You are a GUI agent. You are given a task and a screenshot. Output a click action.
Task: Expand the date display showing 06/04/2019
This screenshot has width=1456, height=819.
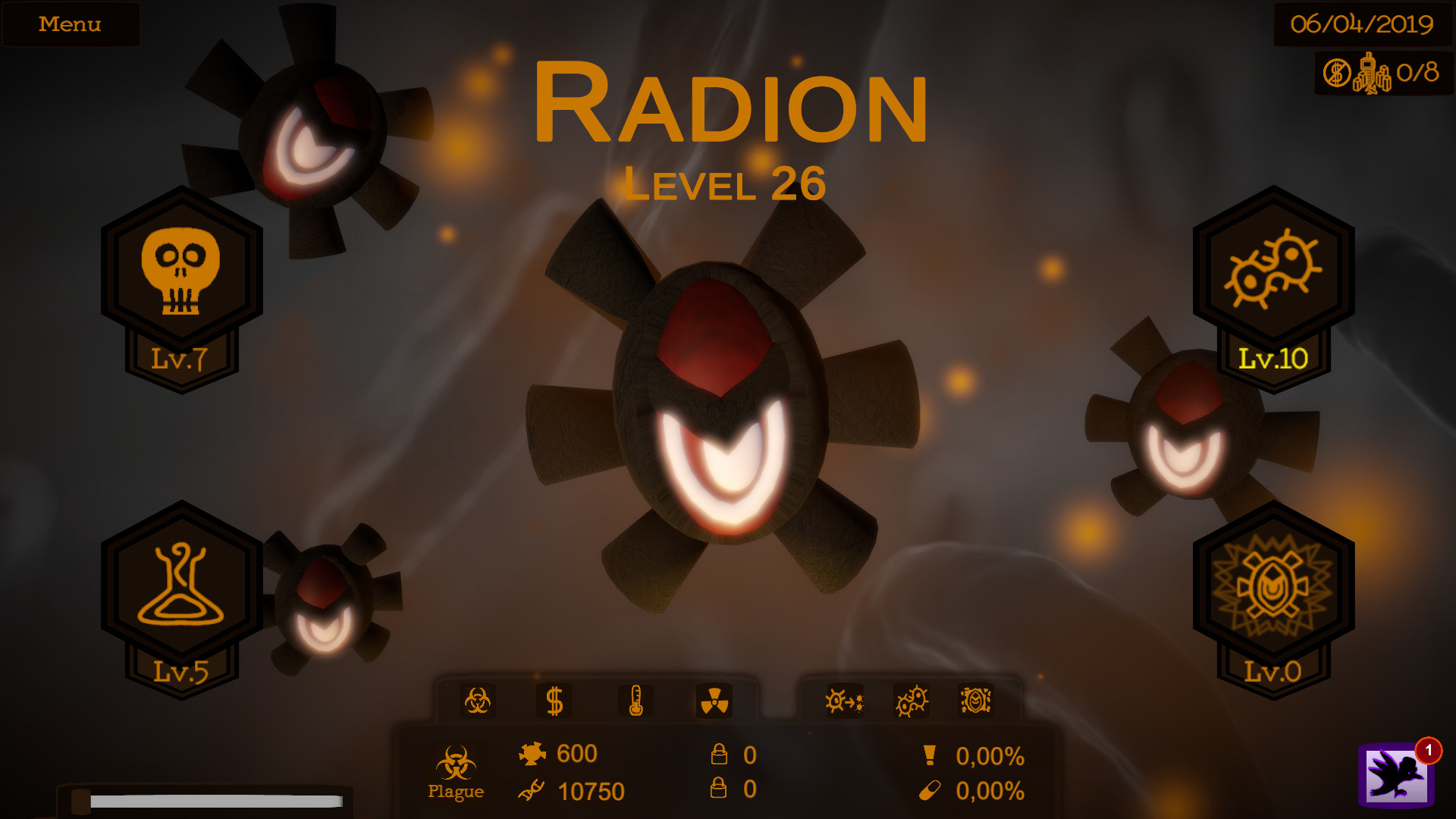click(x=1361, y=23)
